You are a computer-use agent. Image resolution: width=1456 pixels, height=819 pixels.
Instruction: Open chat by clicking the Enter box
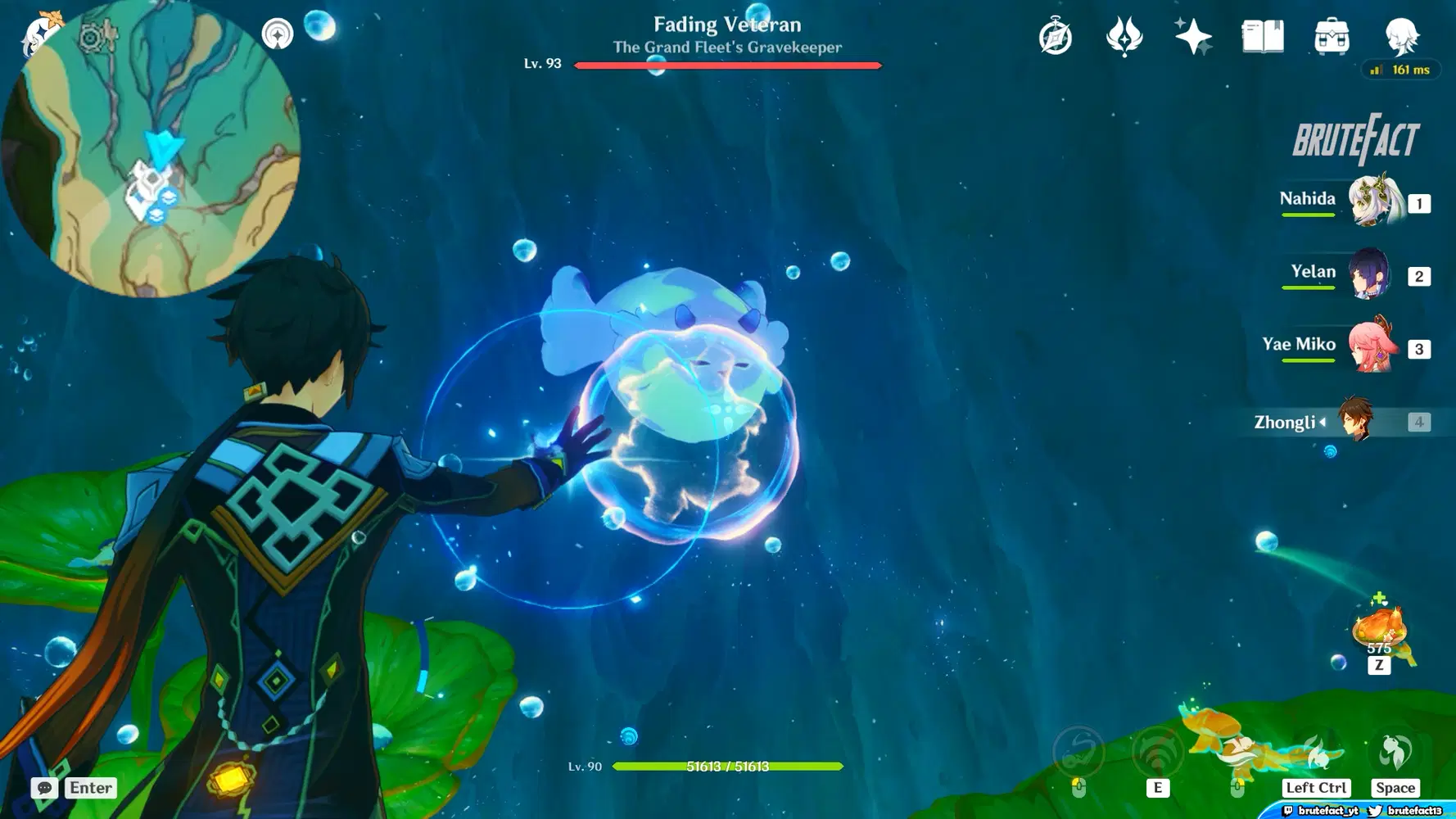pos(88,788)
